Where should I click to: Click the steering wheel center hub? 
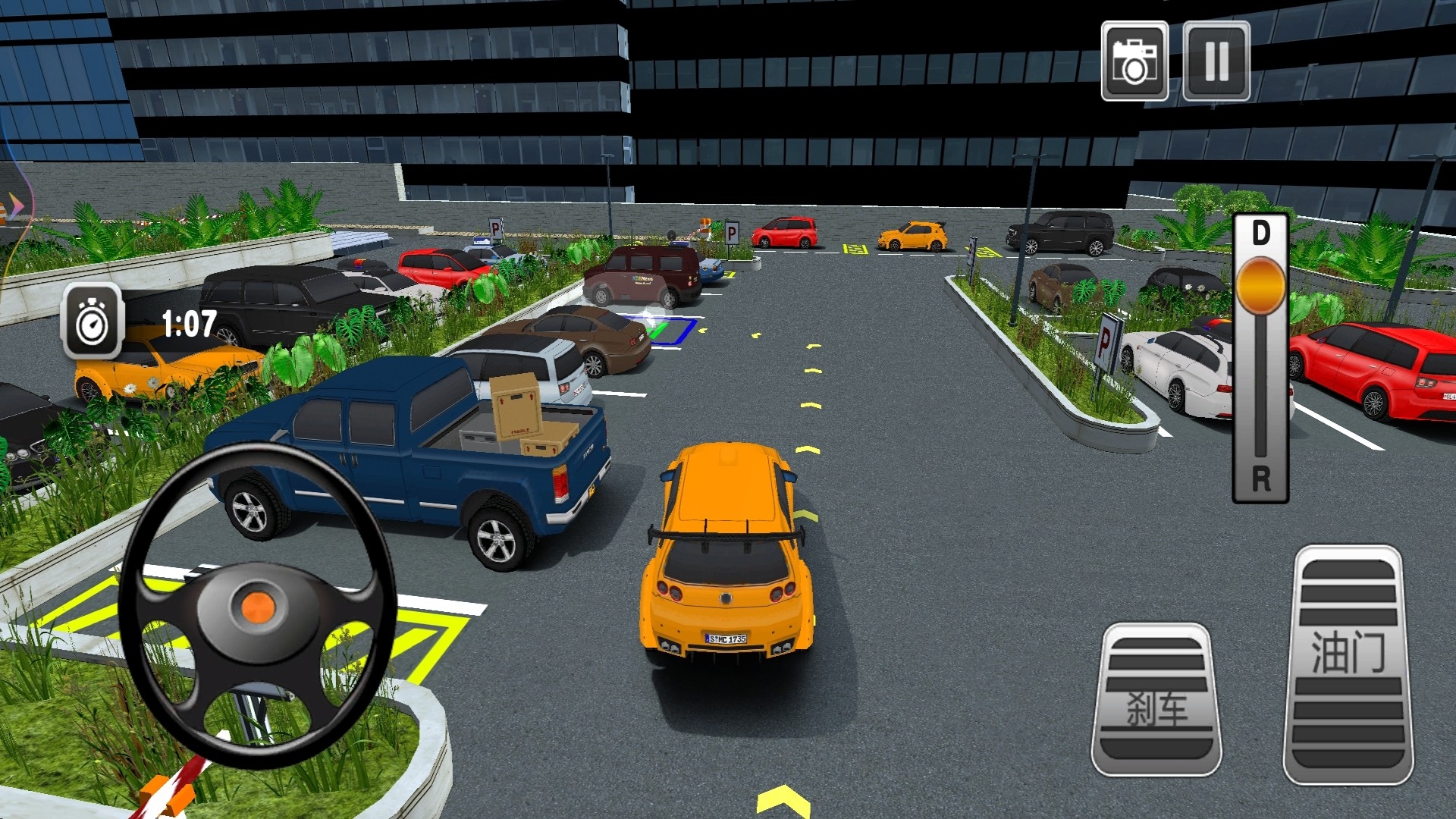pyautogui.click(x=257, y=607)
